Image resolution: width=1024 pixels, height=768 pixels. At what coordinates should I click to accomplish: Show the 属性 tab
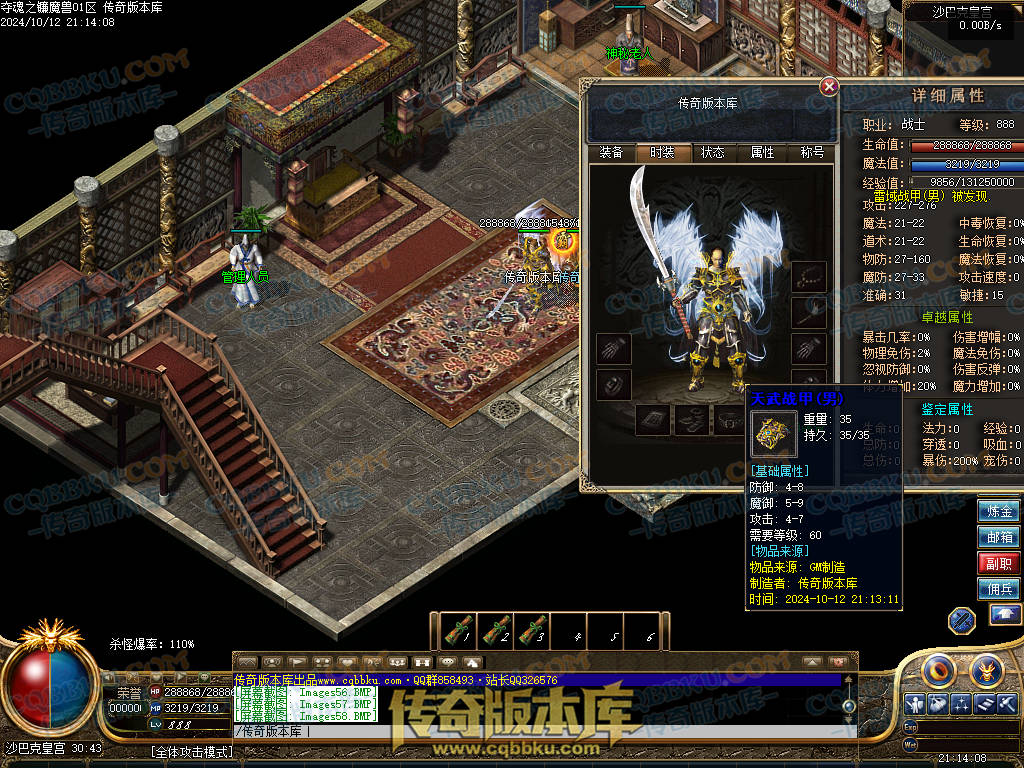point(762,153)
